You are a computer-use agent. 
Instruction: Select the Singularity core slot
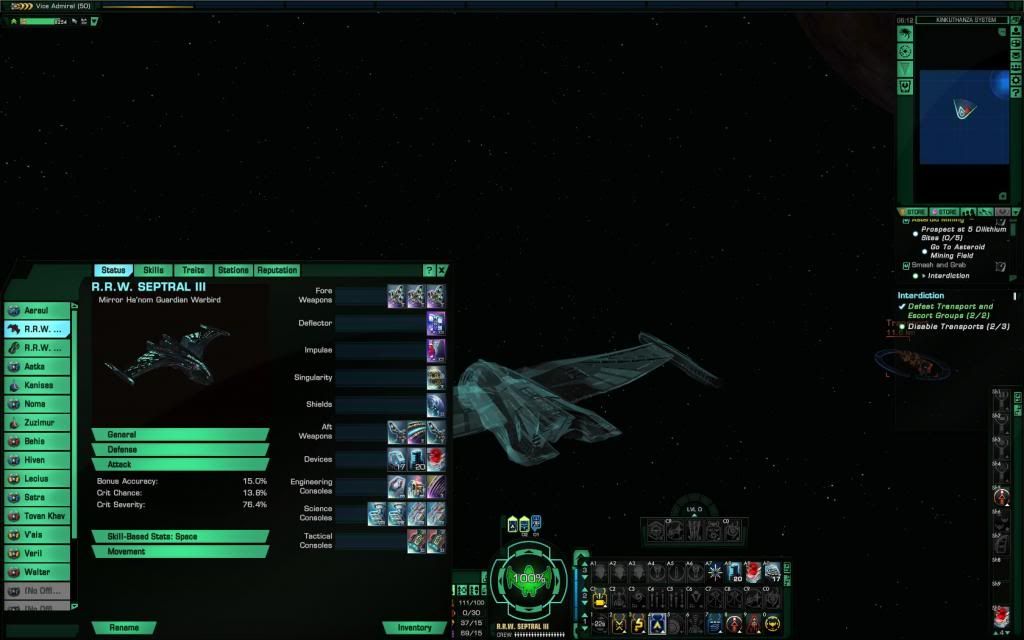point(436,377)
